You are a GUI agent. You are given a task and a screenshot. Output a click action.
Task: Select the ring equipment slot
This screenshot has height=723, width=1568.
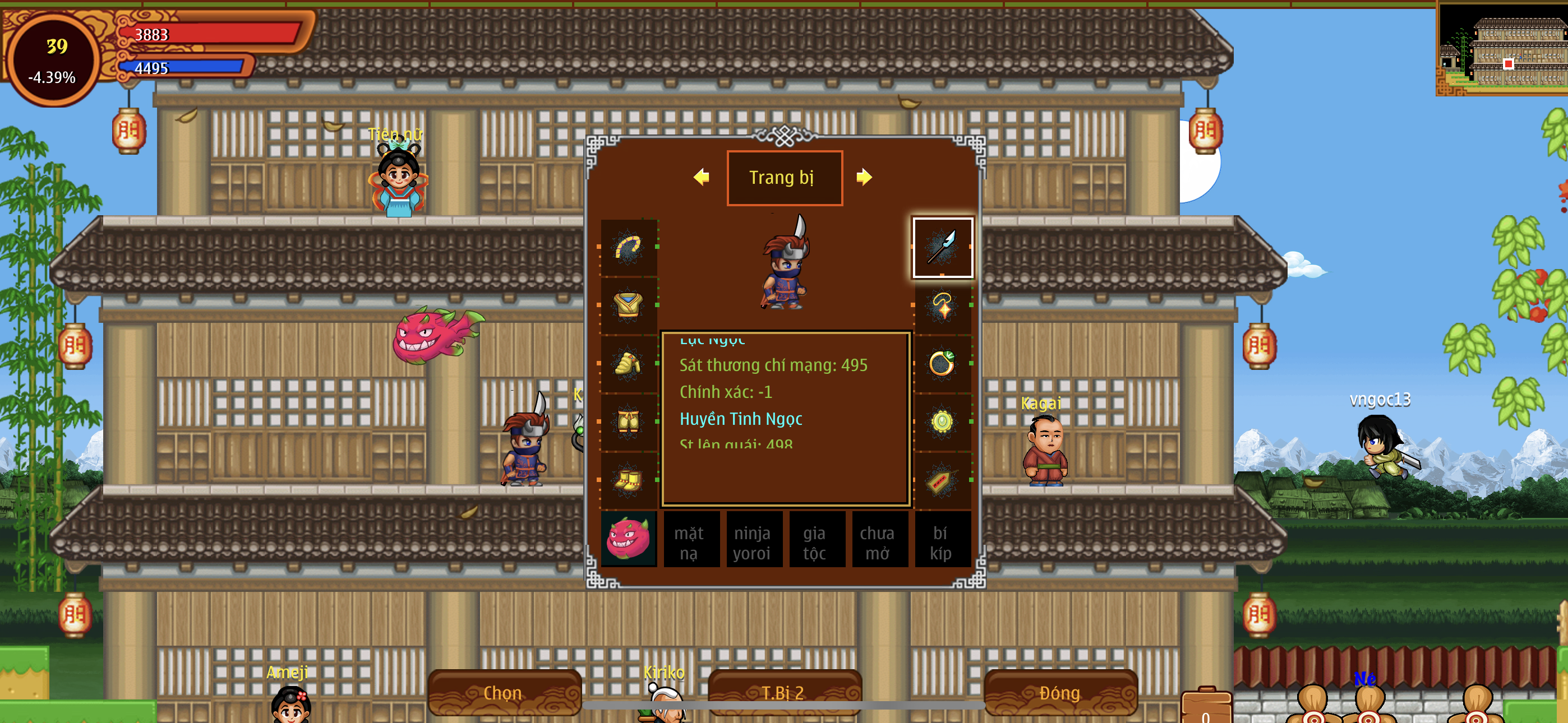click(x=942, y=364)
